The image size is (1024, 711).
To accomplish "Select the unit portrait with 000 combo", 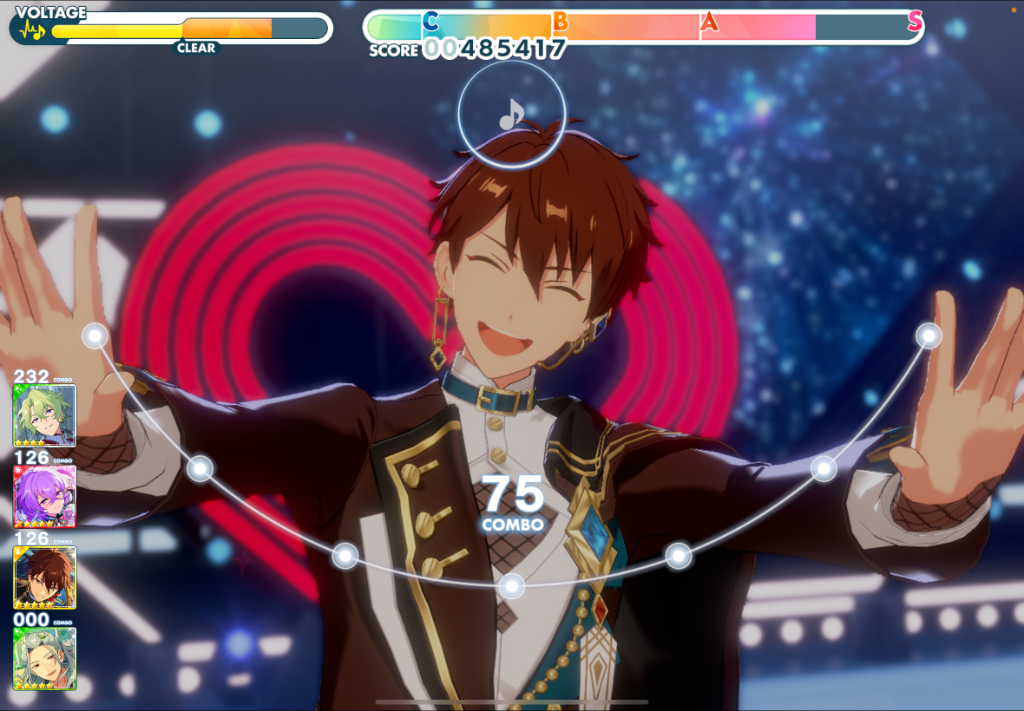I will 44,657.
